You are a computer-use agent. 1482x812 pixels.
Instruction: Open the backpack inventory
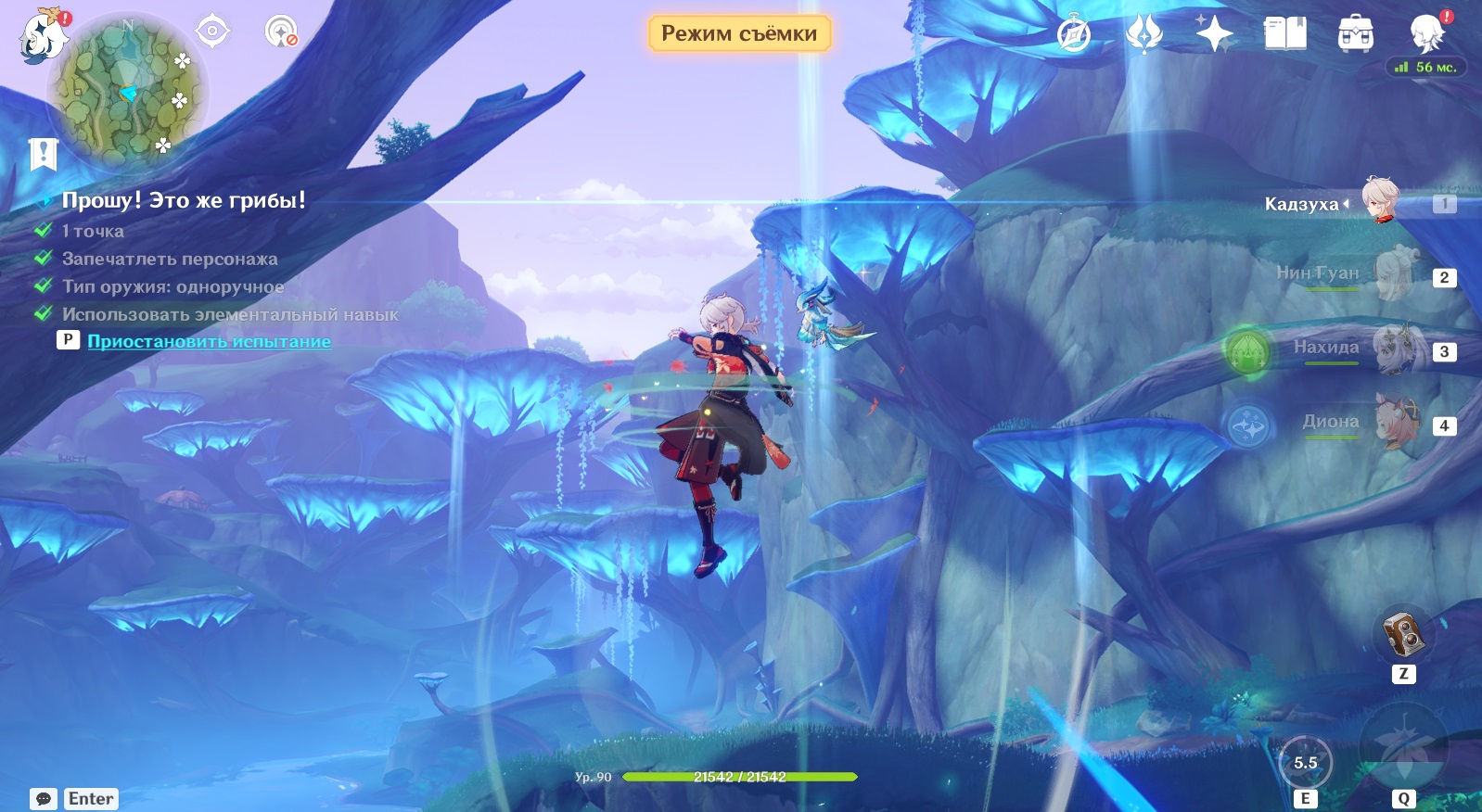tap(1355, 35)
